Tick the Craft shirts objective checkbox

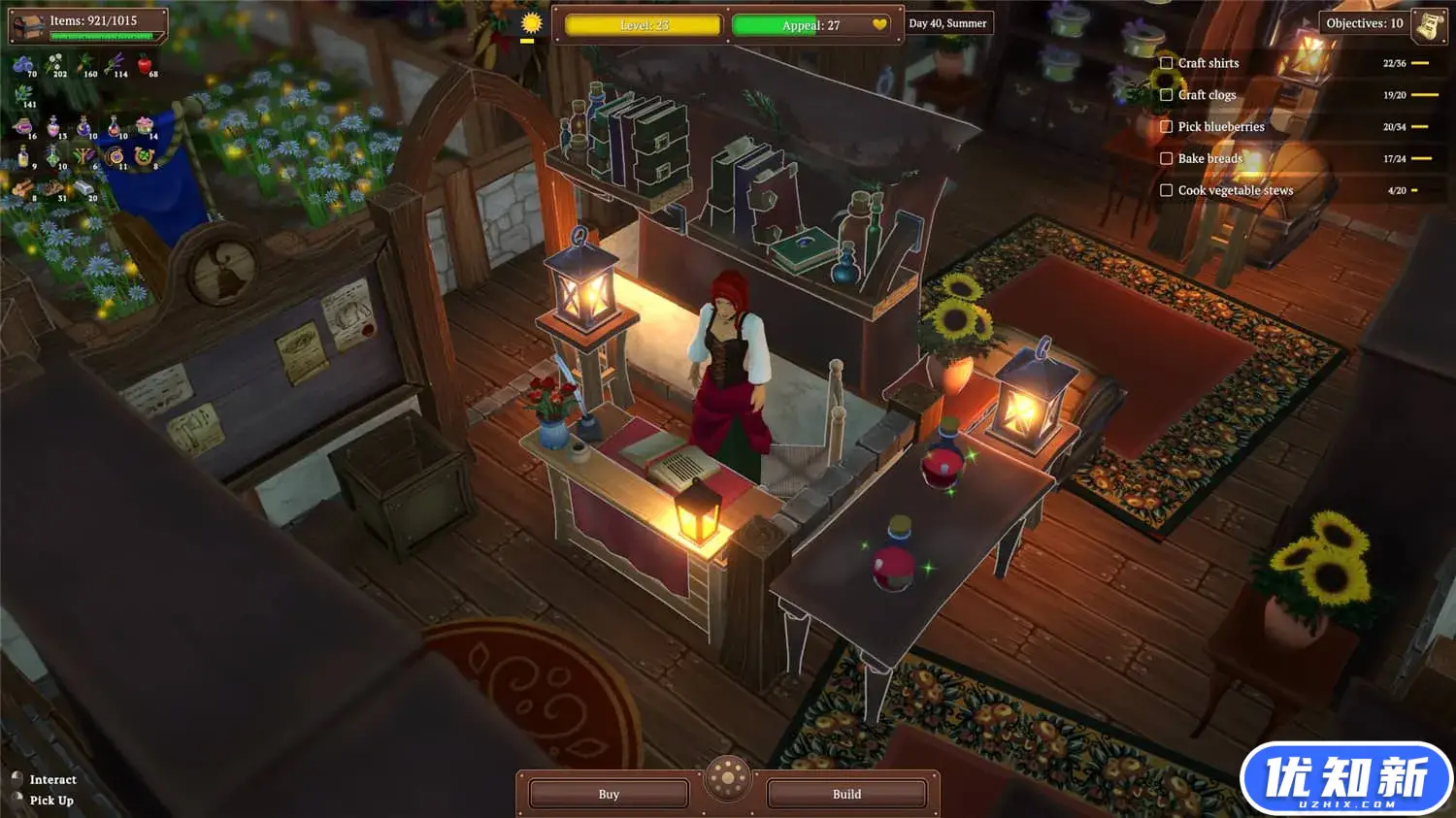coord(1167,63)
